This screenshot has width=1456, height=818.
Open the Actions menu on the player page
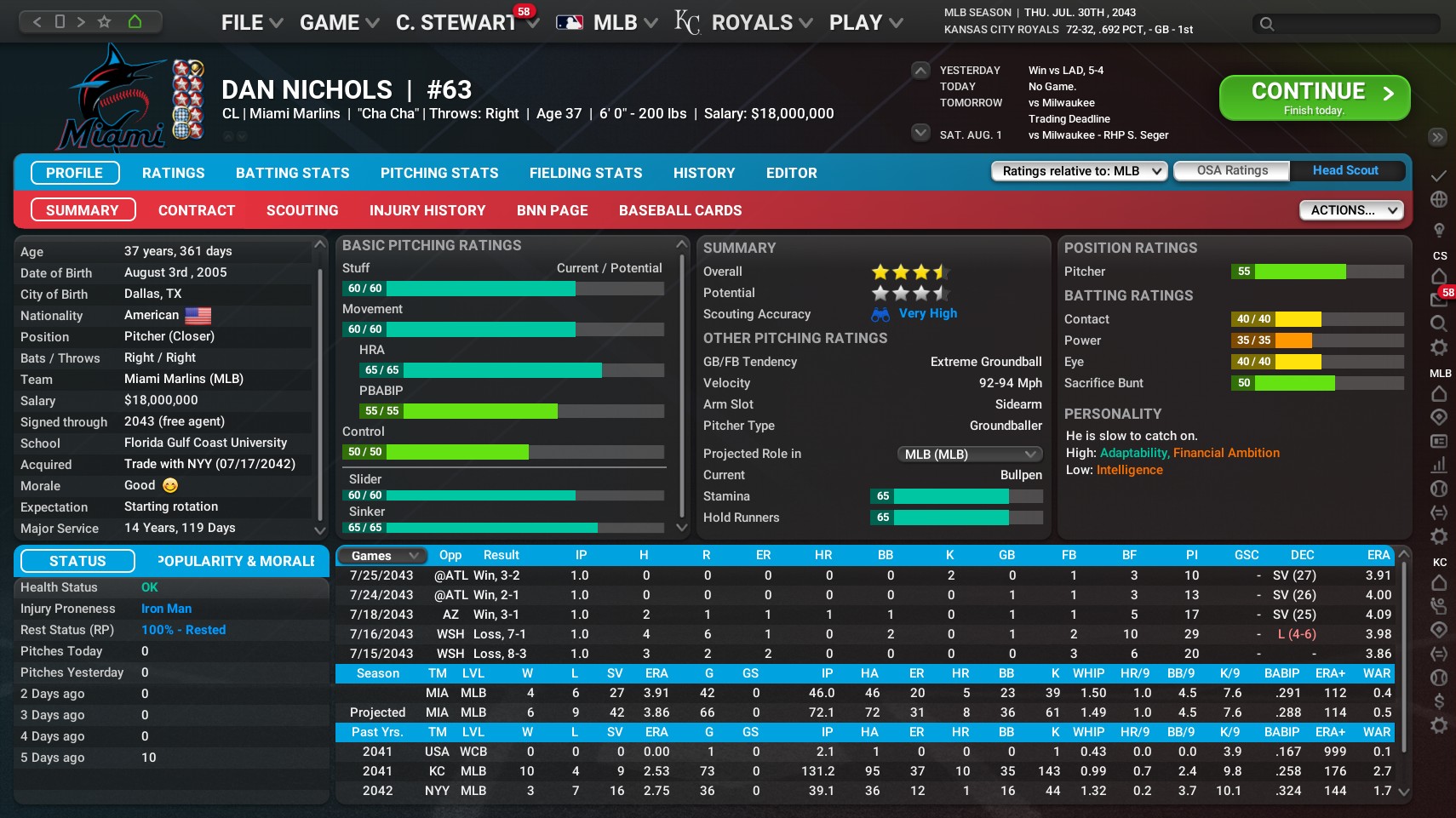pos(1350,210)
